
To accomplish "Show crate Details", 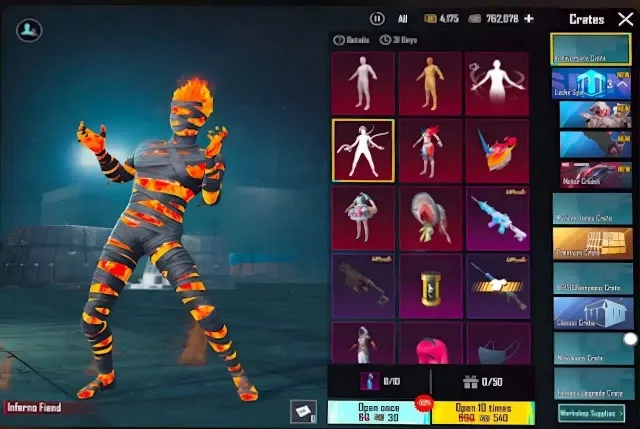I will [351, 40].
